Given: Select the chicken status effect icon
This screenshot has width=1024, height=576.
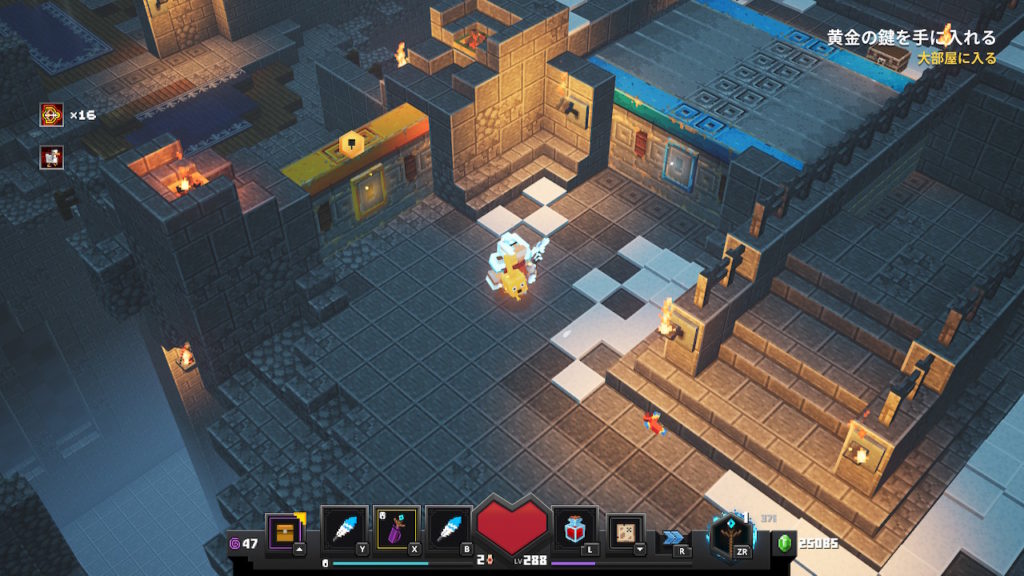Looking at the screenshot, I should (x=52, y=156).
